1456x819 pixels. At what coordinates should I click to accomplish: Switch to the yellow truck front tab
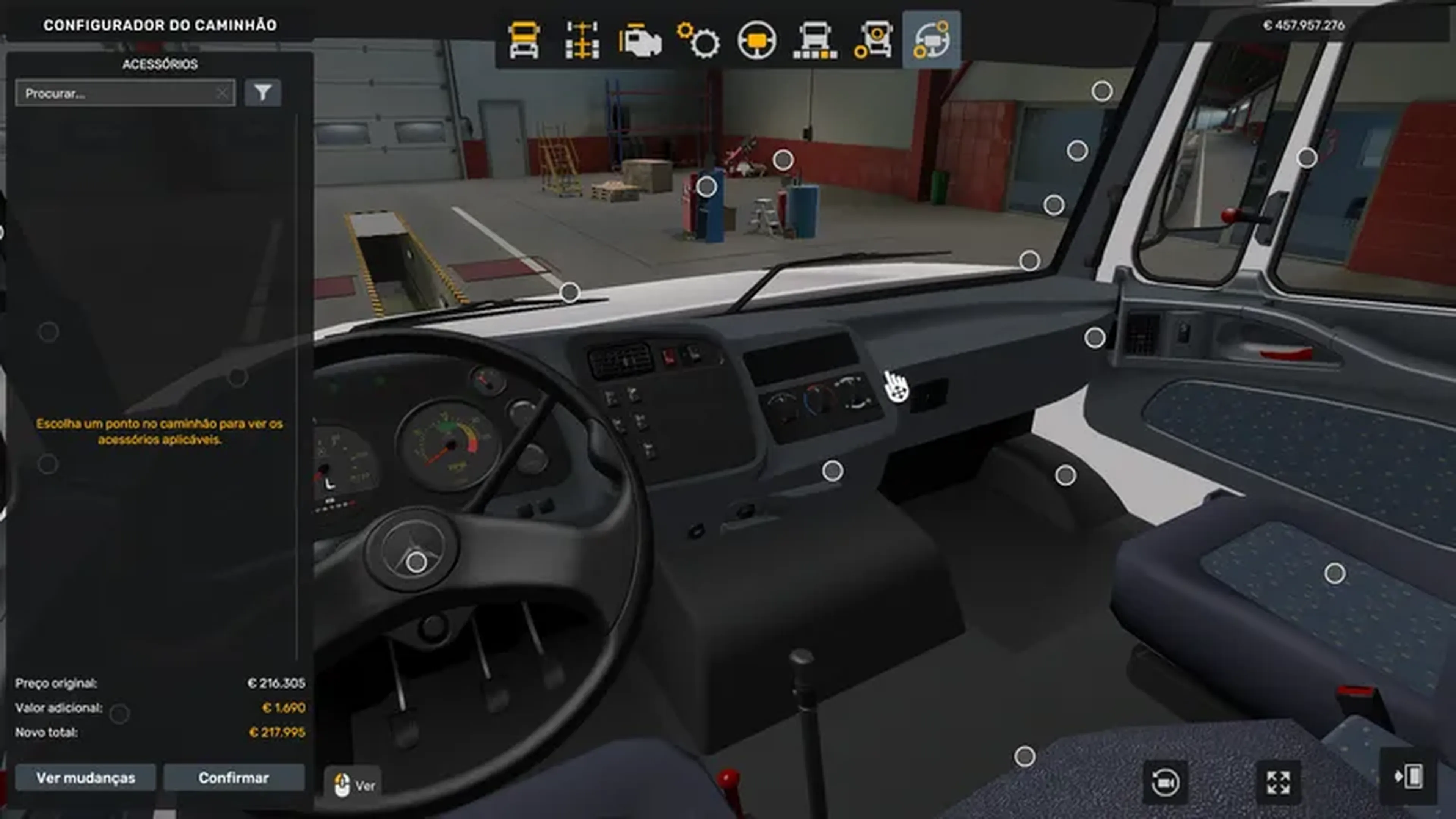[524, 40]
